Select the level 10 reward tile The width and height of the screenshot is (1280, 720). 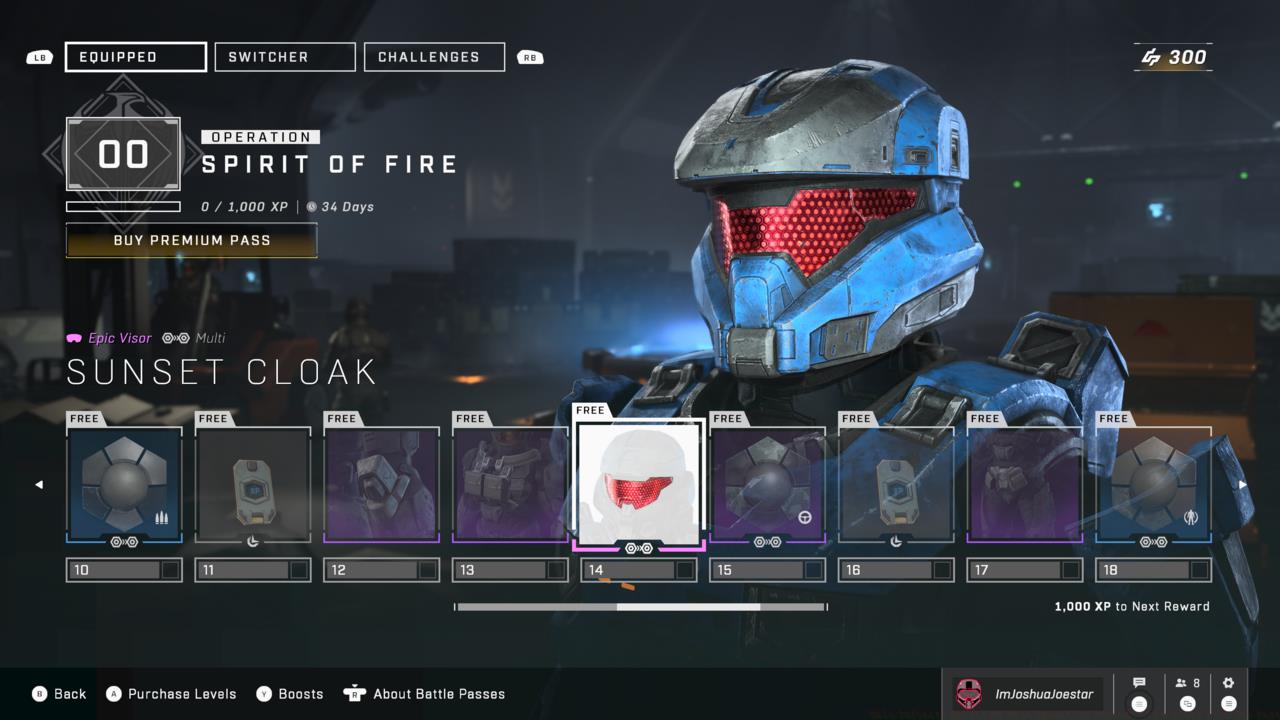pos(124,486)
